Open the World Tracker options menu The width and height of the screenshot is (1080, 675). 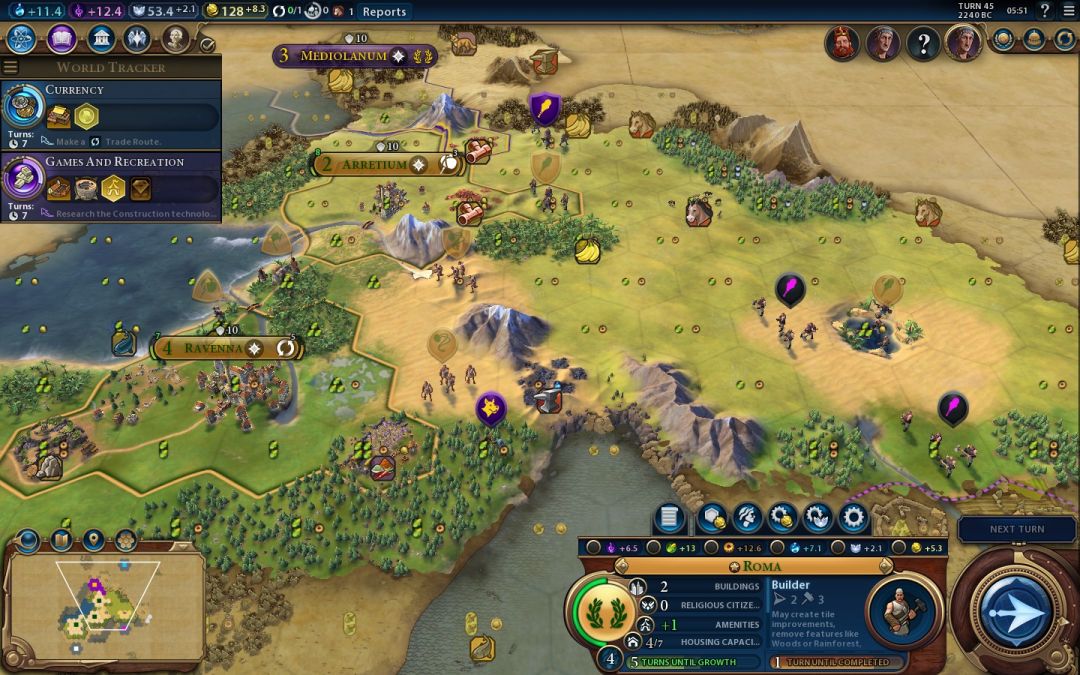(11, 67)
